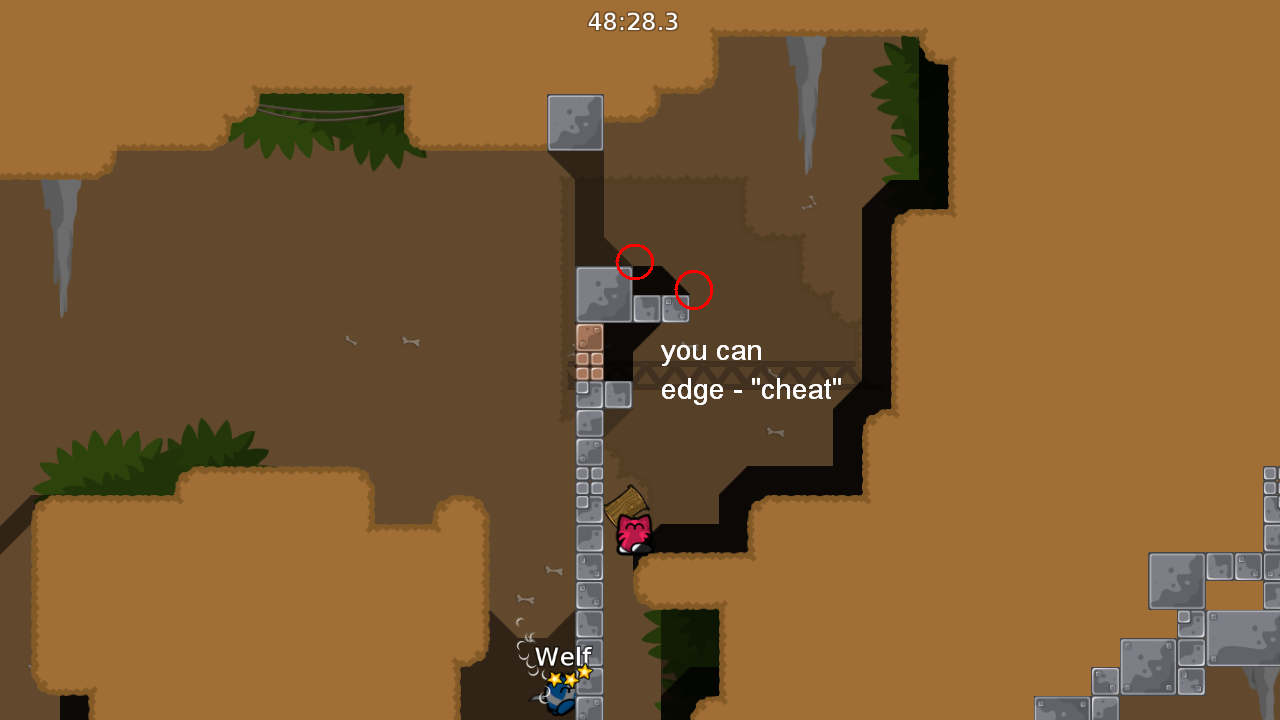Viewport: 1280px width, 720px height.
Task: Click the Welf player nametag
Action: (x=563, y=657)
